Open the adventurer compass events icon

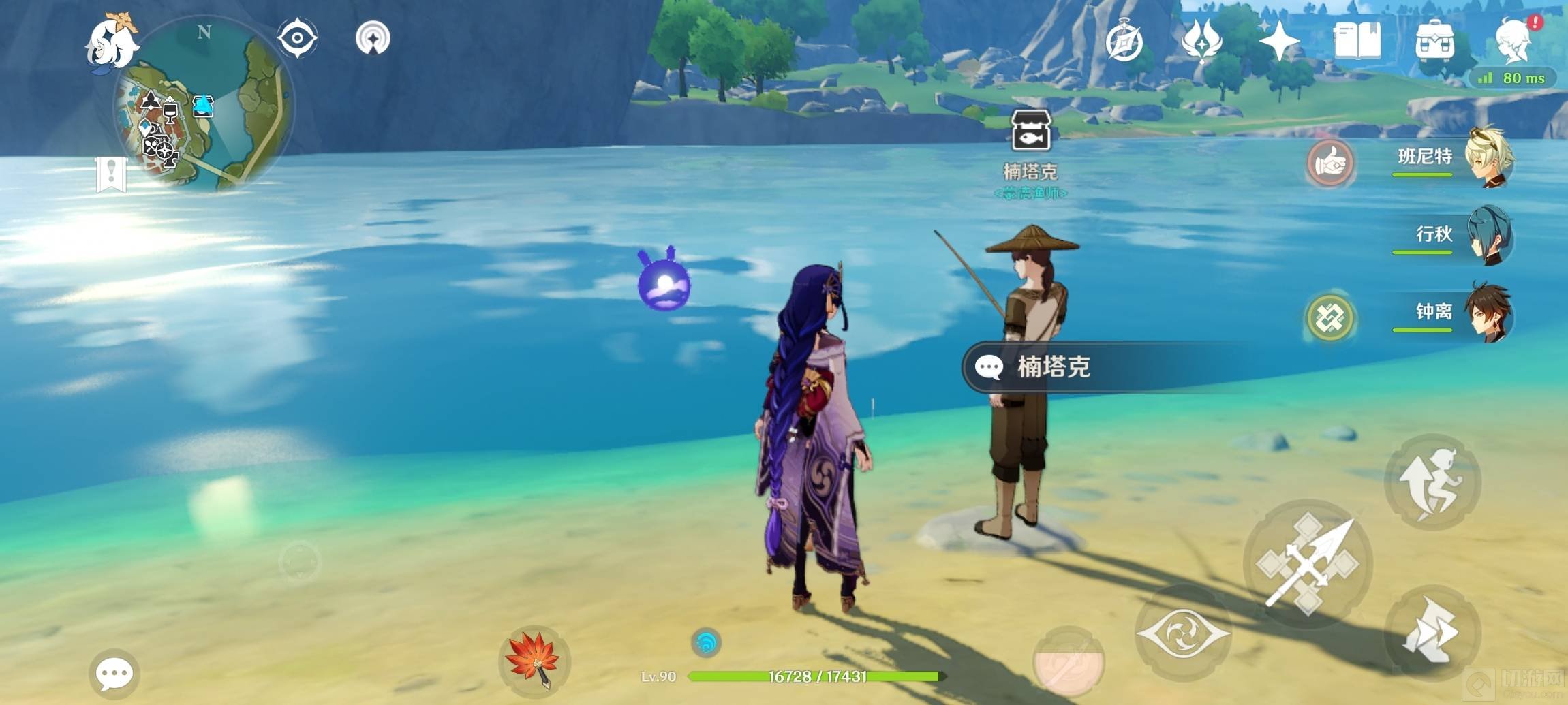[x=1124, y=42]
